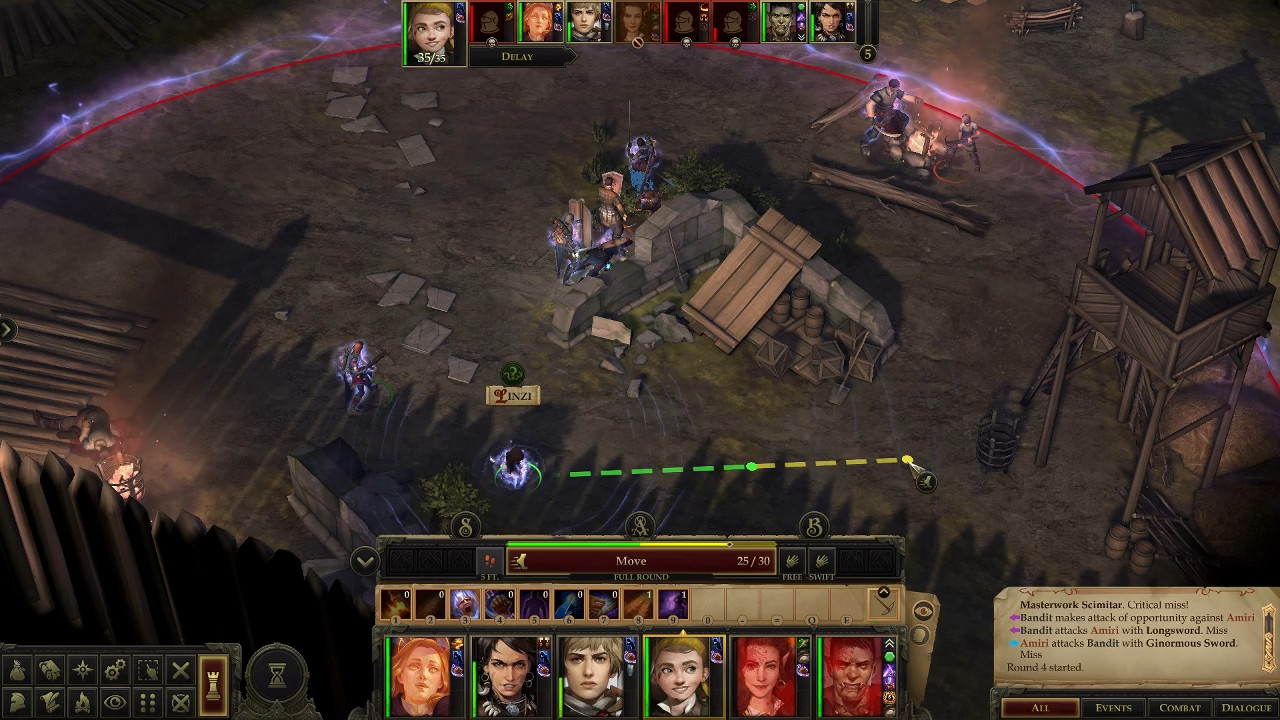
Task: Select the dark-haired woman's party portrait
Action: tap(507, 677)
